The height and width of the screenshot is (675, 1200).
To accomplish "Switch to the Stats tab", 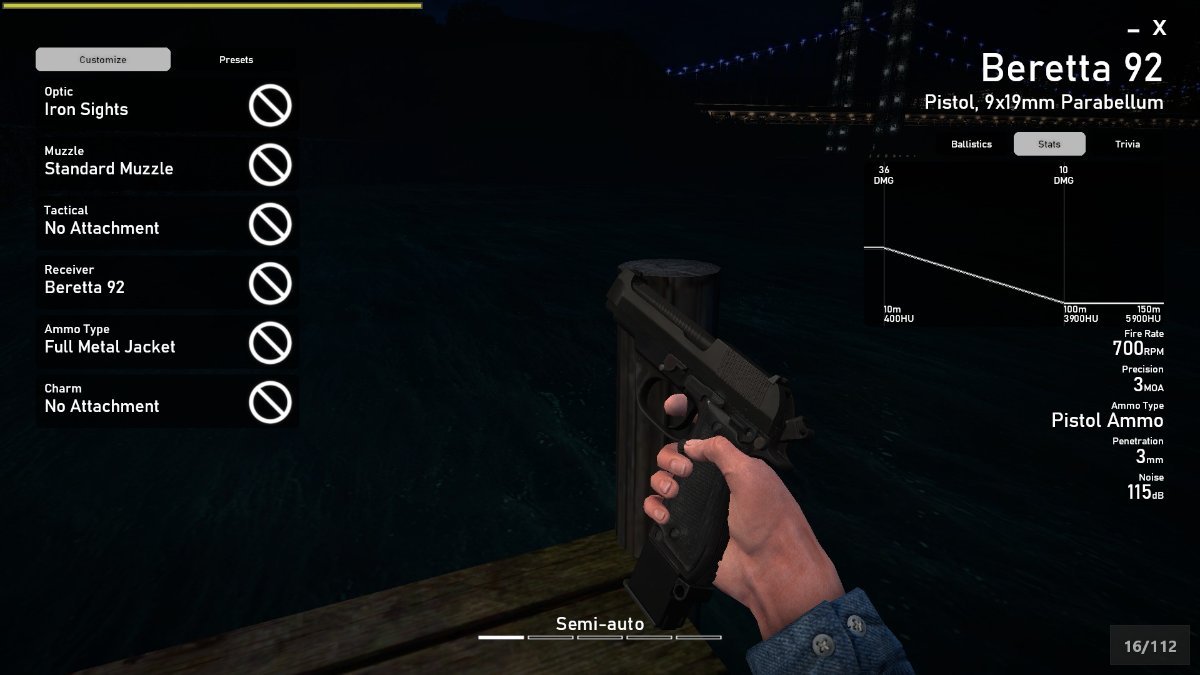I will pyautogui.click(x=1049, y=144).
